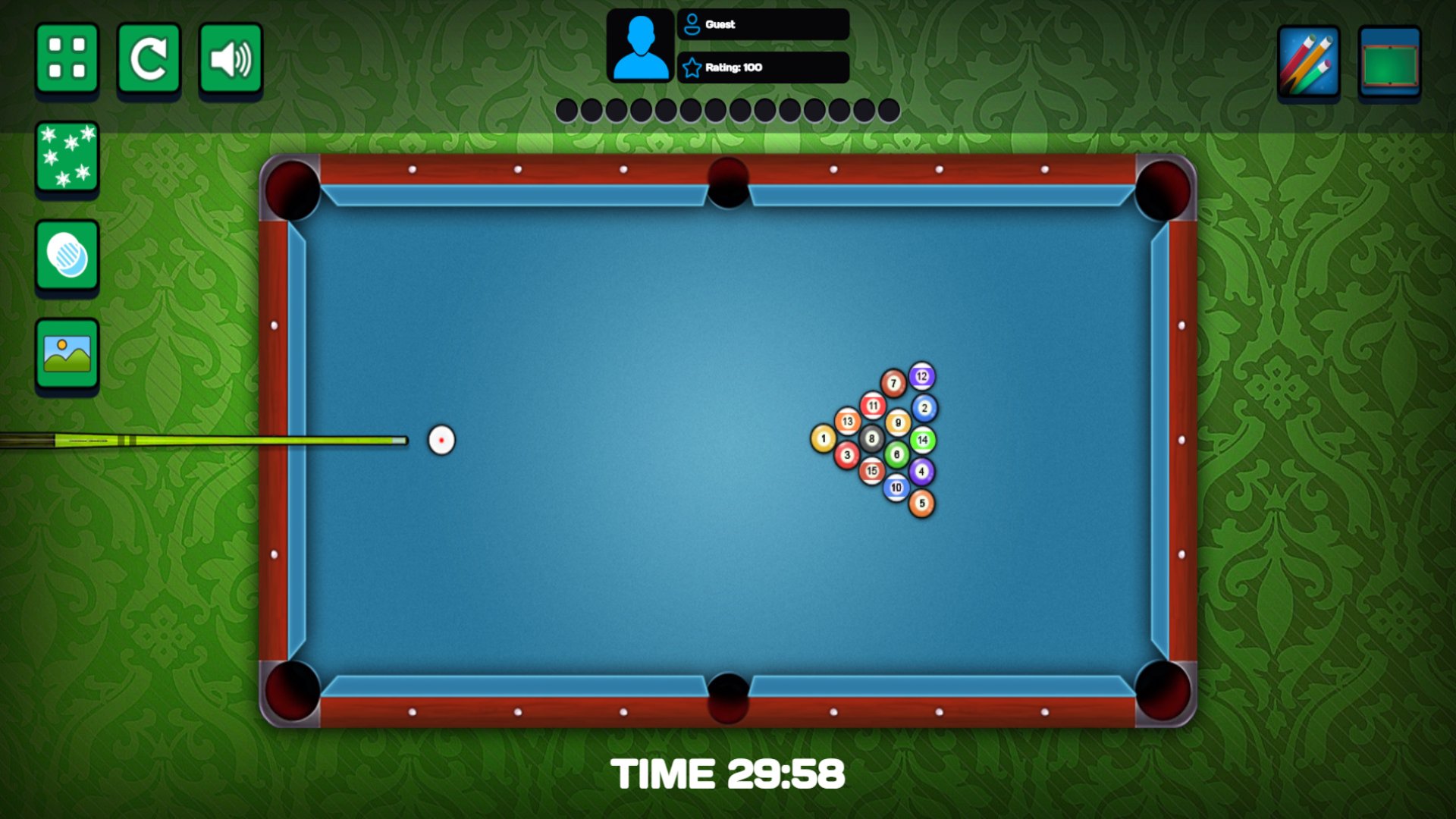Toggle the snowflake effects option
1456x819 pixels.
pos(67,157)
